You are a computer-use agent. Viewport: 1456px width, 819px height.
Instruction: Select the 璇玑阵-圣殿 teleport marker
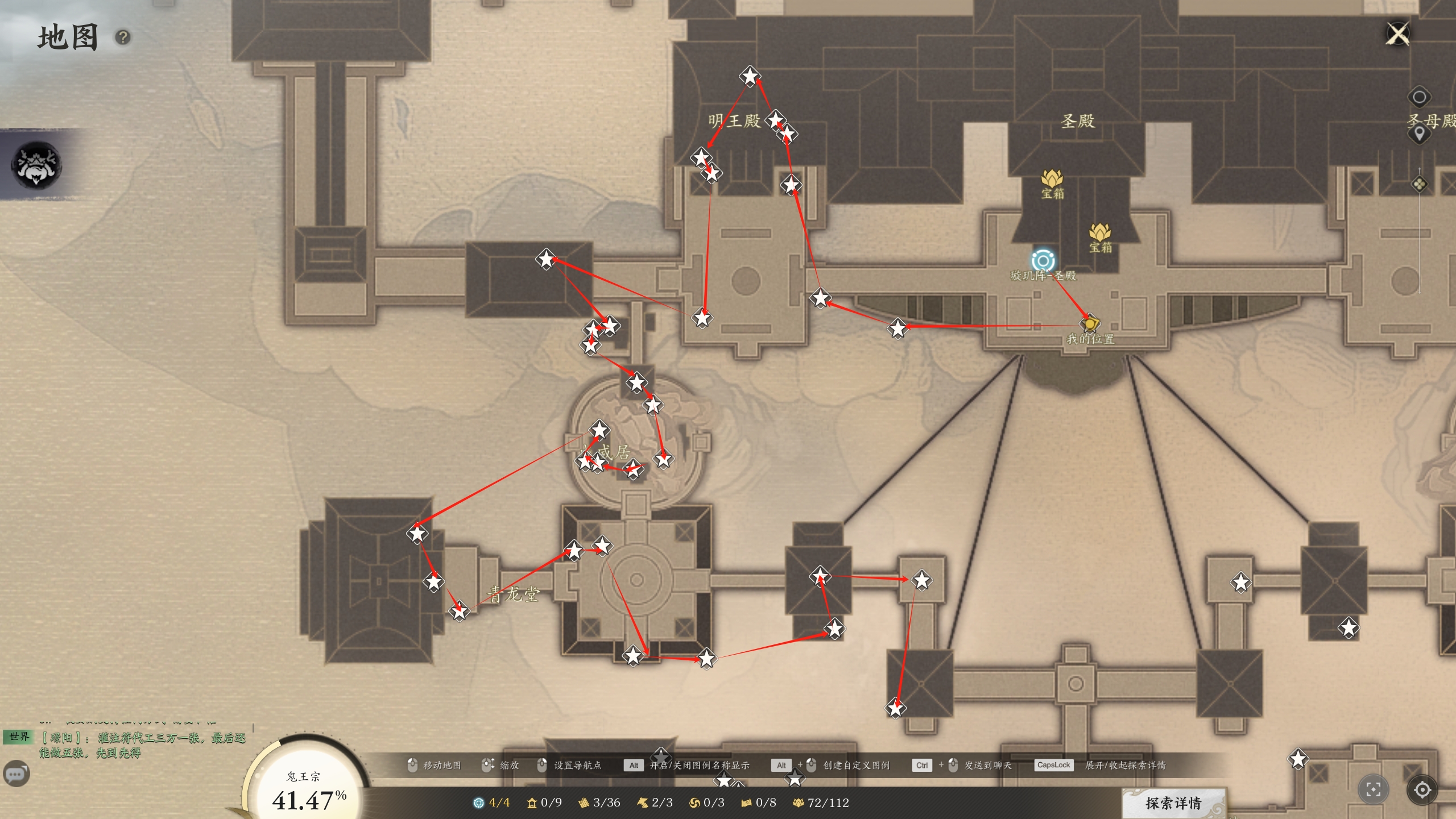1043,261
